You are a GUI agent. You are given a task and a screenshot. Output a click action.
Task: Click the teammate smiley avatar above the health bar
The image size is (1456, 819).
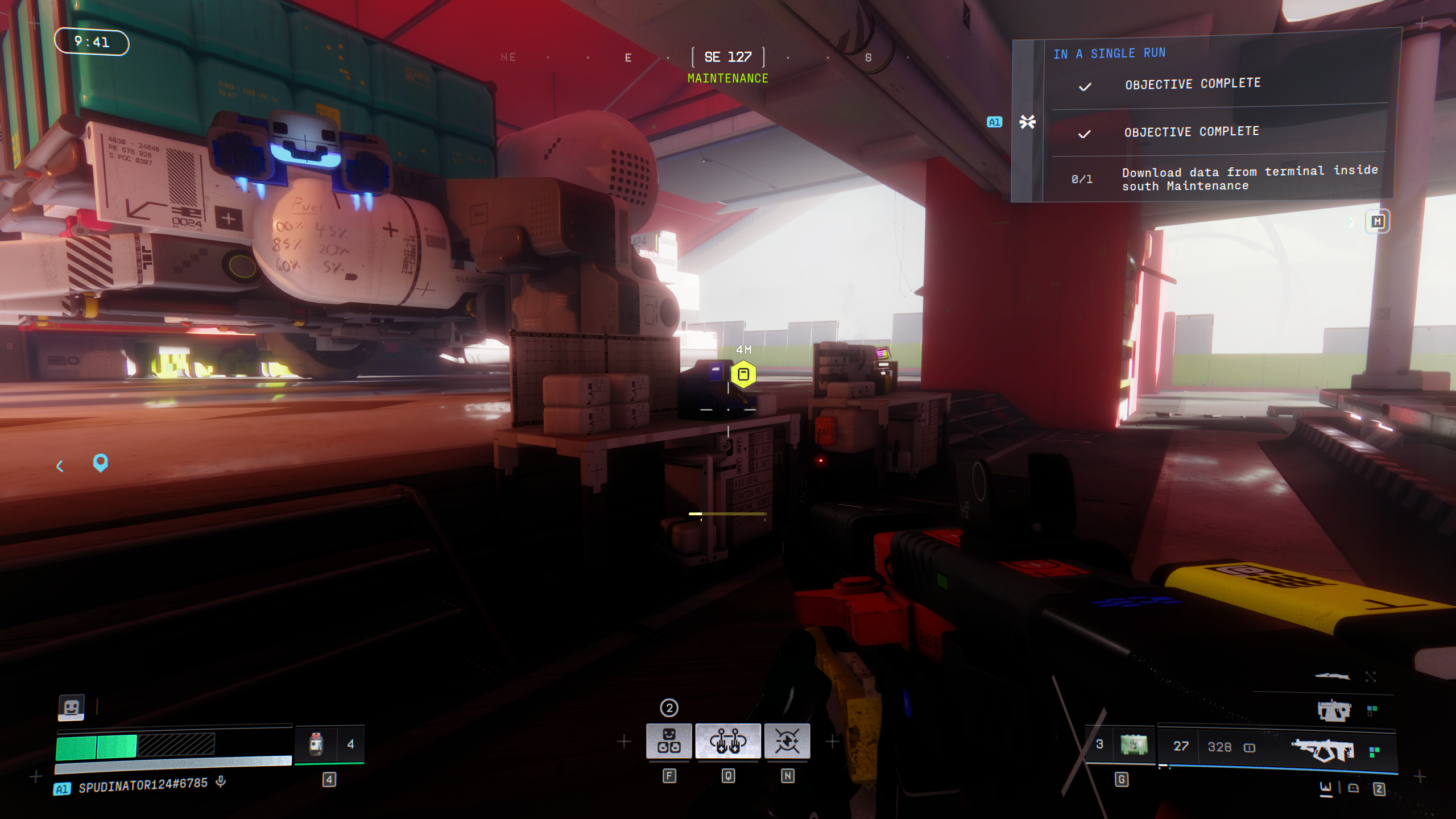tap(71, 708)
